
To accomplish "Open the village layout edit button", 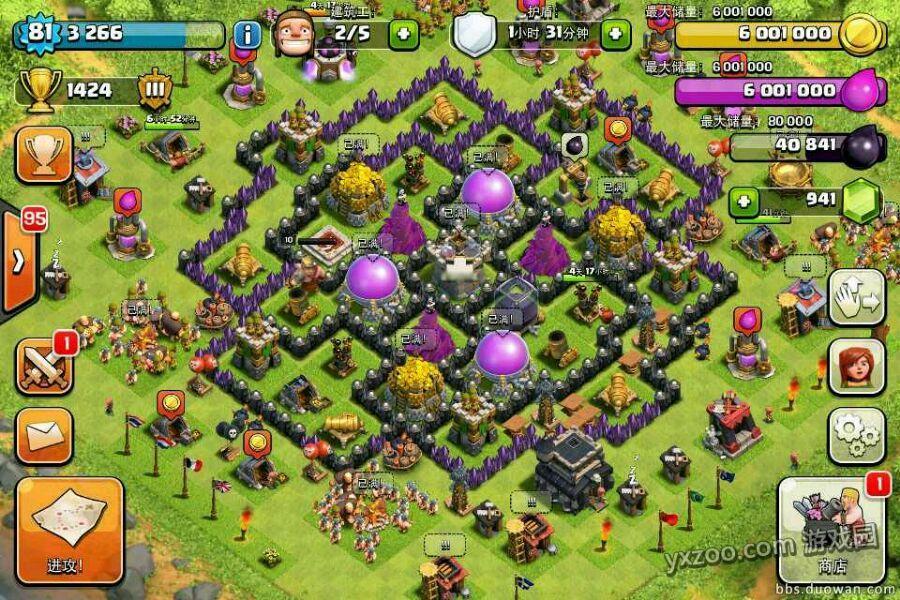I will click(856, 298).
